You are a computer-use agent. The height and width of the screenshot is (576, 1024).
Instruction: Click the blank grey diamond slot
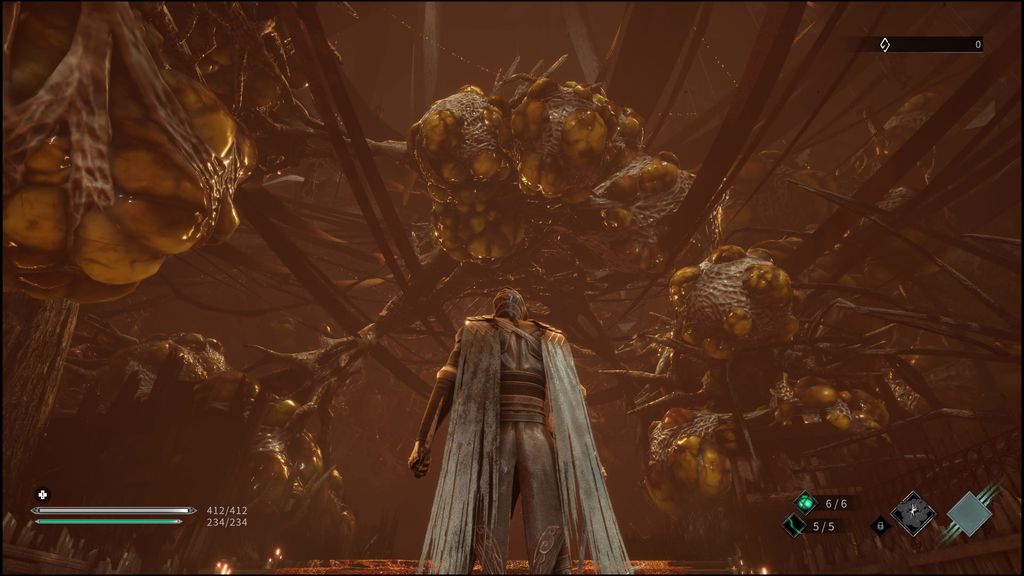(969, 513)
